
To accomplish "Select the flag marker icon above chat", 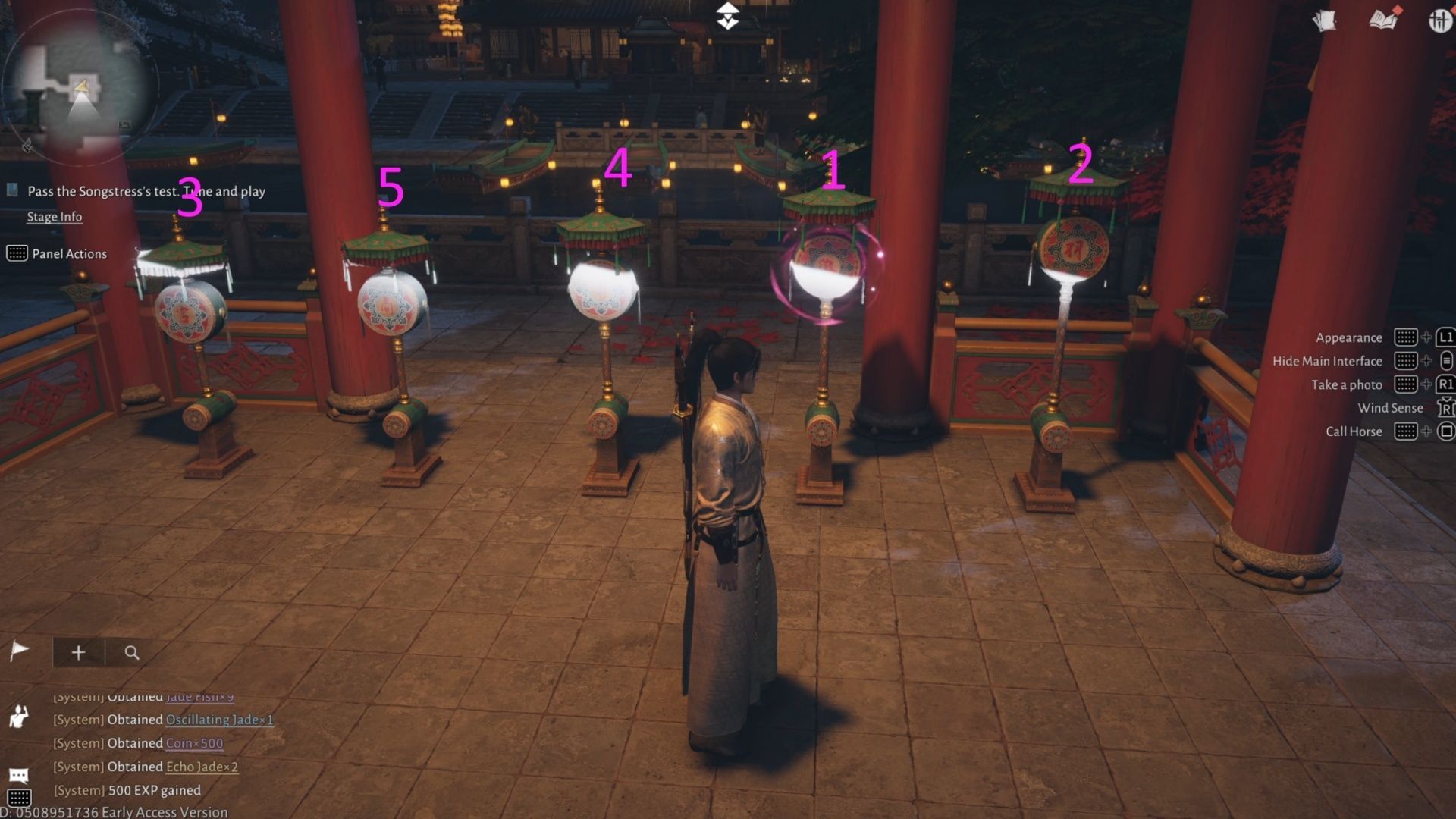I will [x=20, y=650].
